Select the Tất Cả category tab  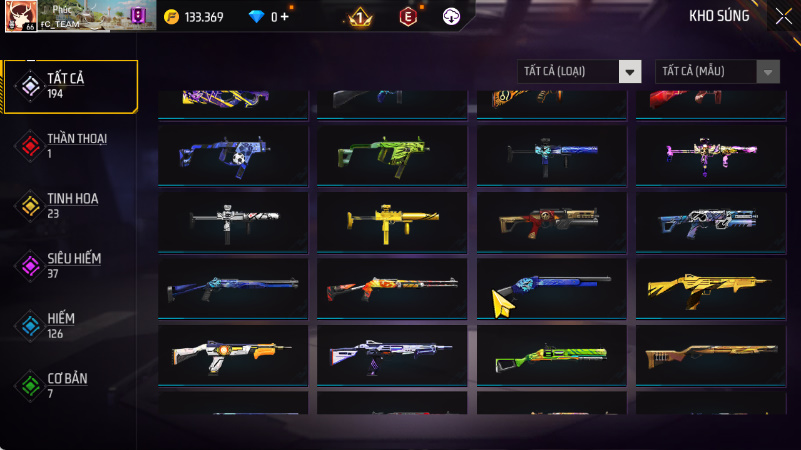coord(70,85)
